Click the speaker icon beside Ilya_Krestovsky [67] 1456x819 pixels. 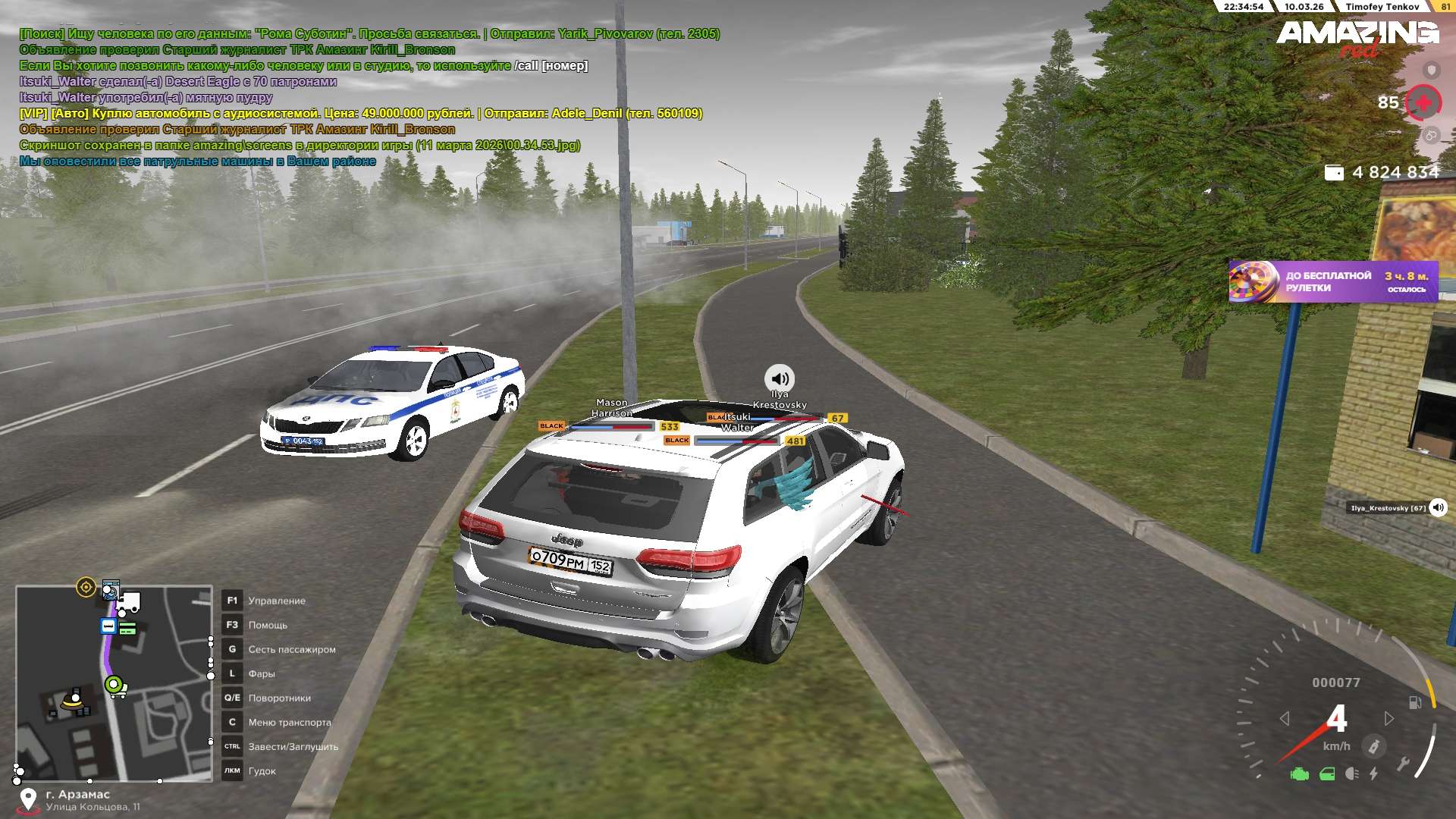(x=1438, y=508)
